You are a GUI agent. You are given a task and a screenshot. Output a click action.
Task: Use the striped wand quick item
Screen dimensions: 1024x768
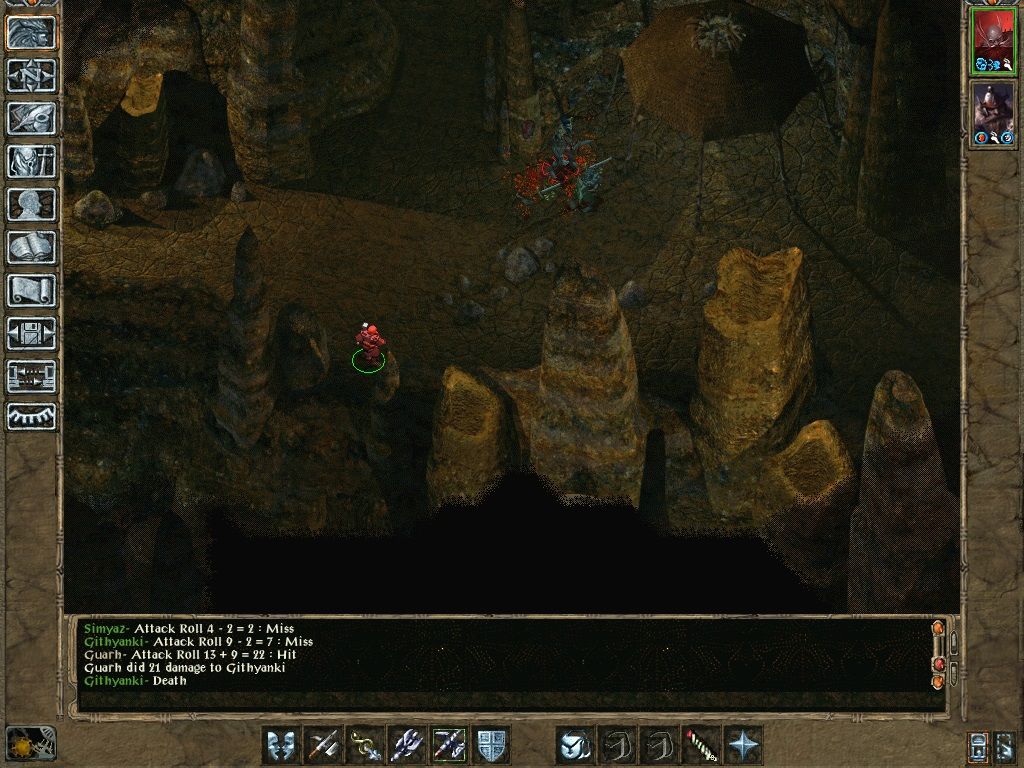click(702, 745)
